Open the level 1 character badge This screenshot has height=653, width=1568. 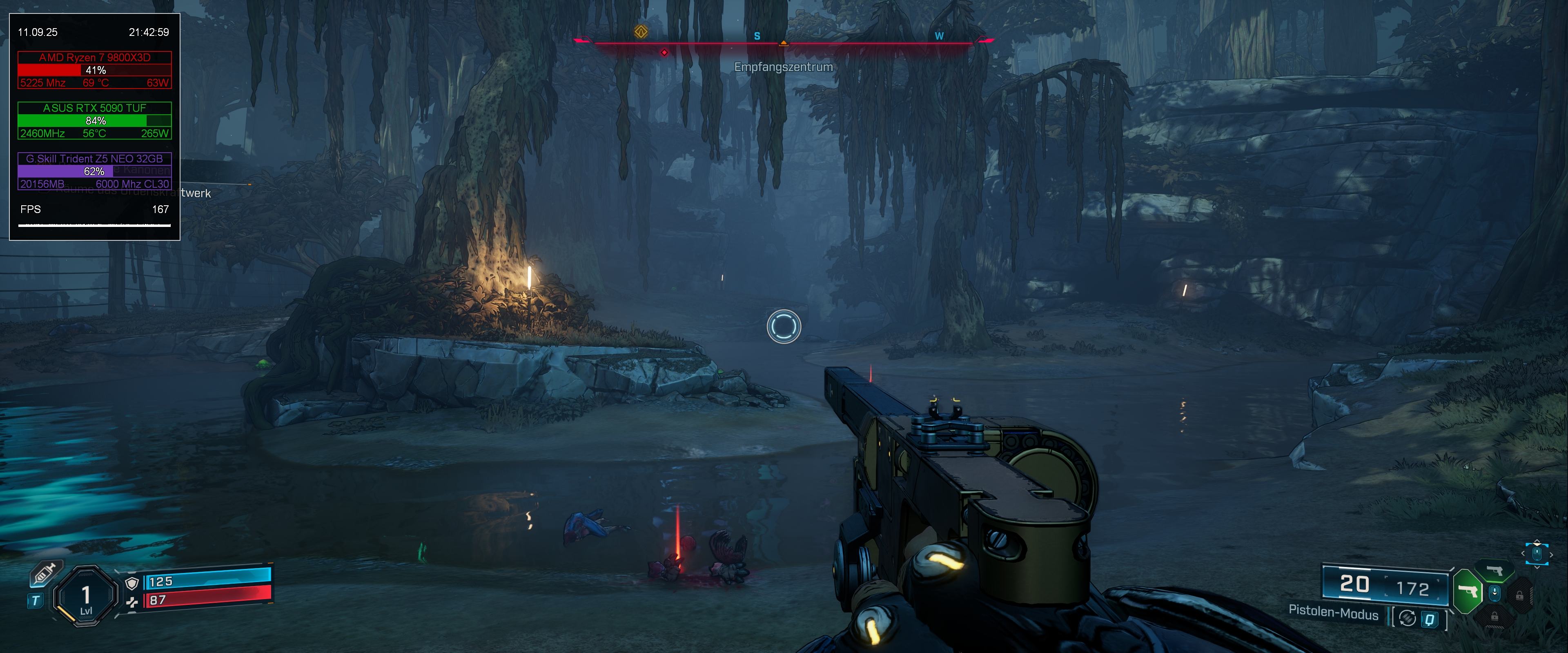click(x=86, y=596)
